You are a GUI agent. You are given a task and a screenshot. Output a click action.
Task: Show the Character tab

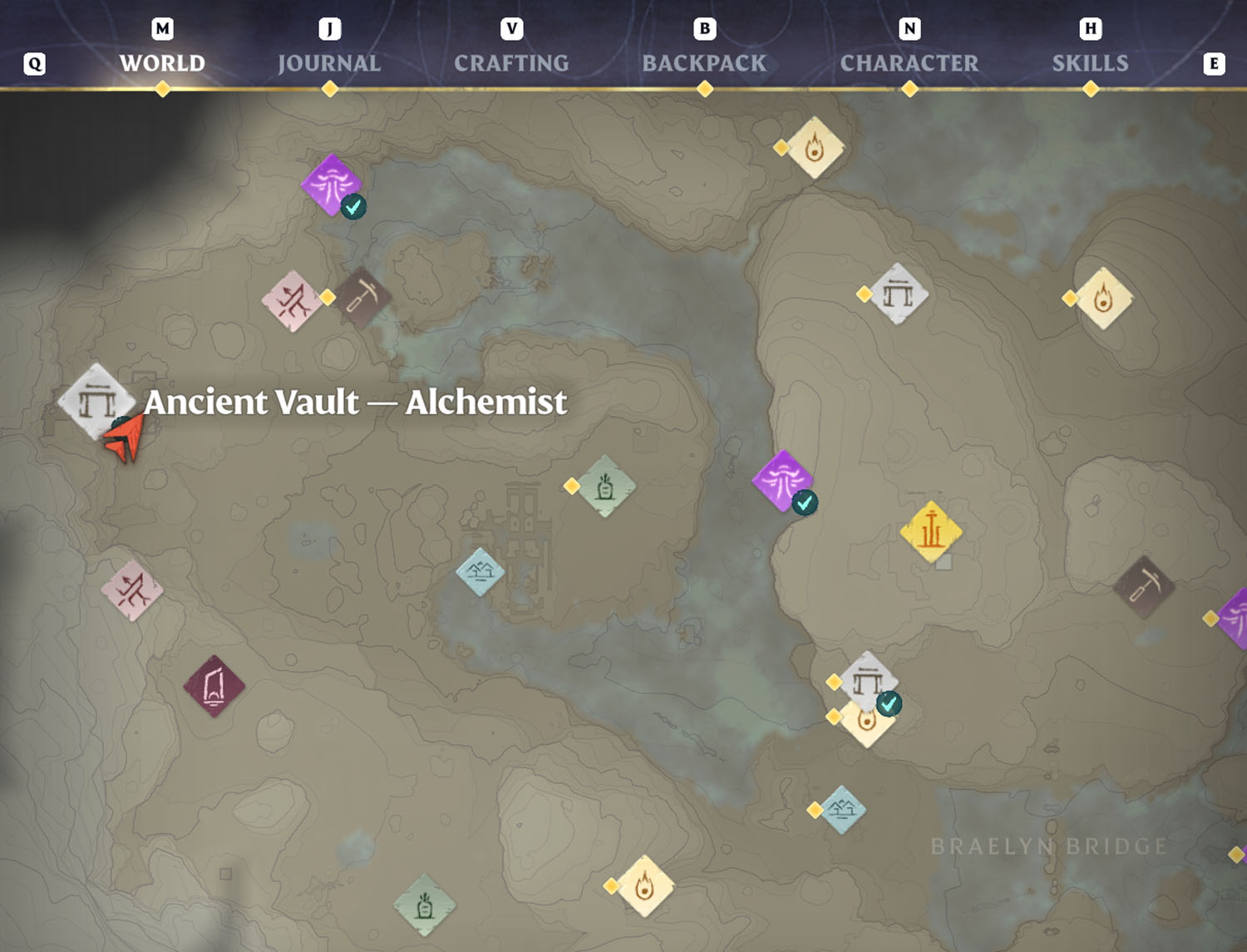[x=909, y=63]
